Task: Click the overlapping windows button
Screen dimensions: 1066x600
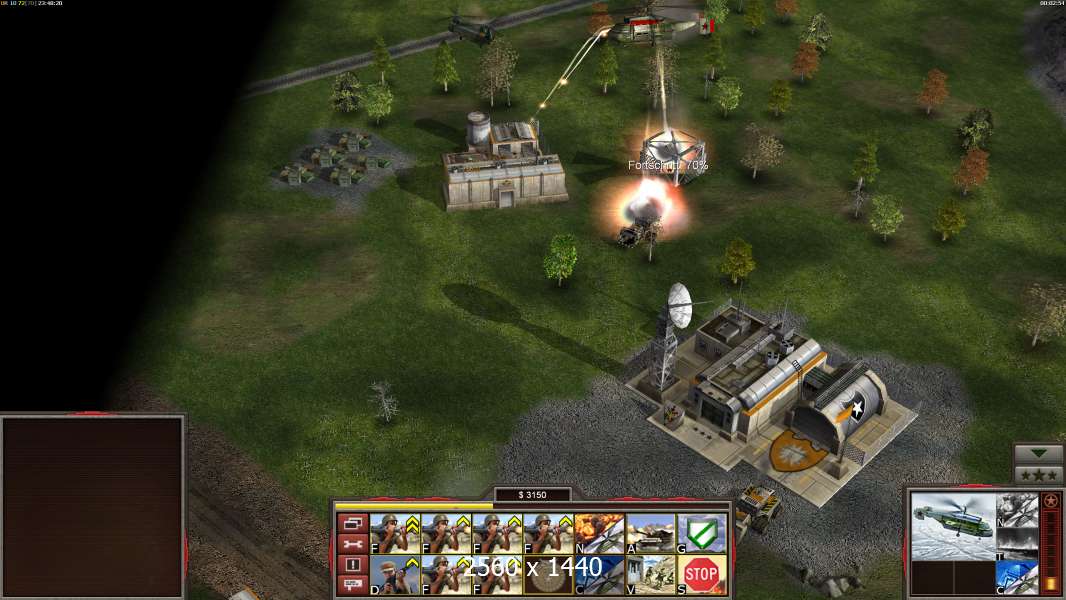Action: click(353, 523)
